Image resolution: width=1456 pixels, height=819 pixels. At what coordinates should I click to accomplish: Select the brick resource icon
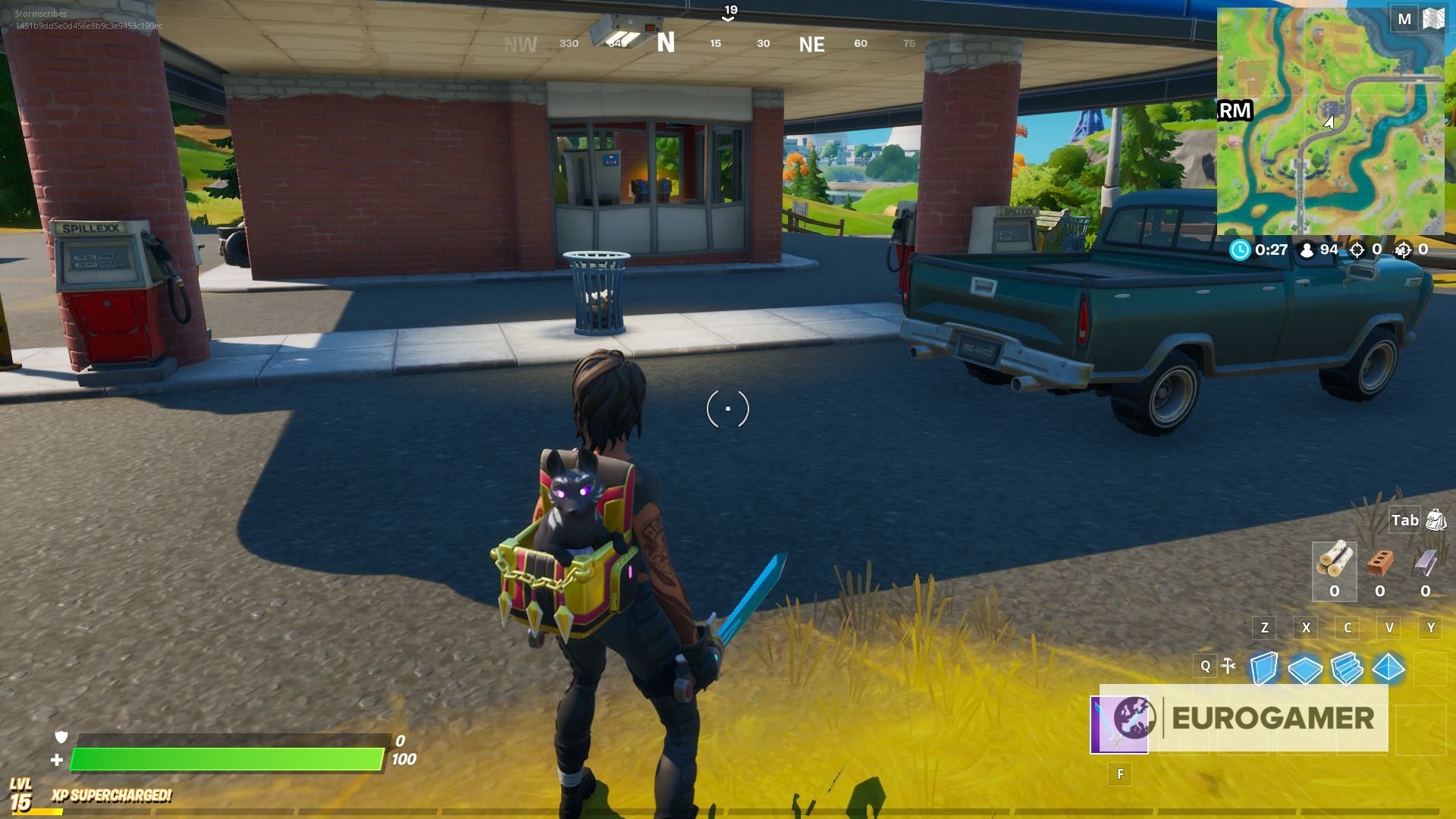1382,561
